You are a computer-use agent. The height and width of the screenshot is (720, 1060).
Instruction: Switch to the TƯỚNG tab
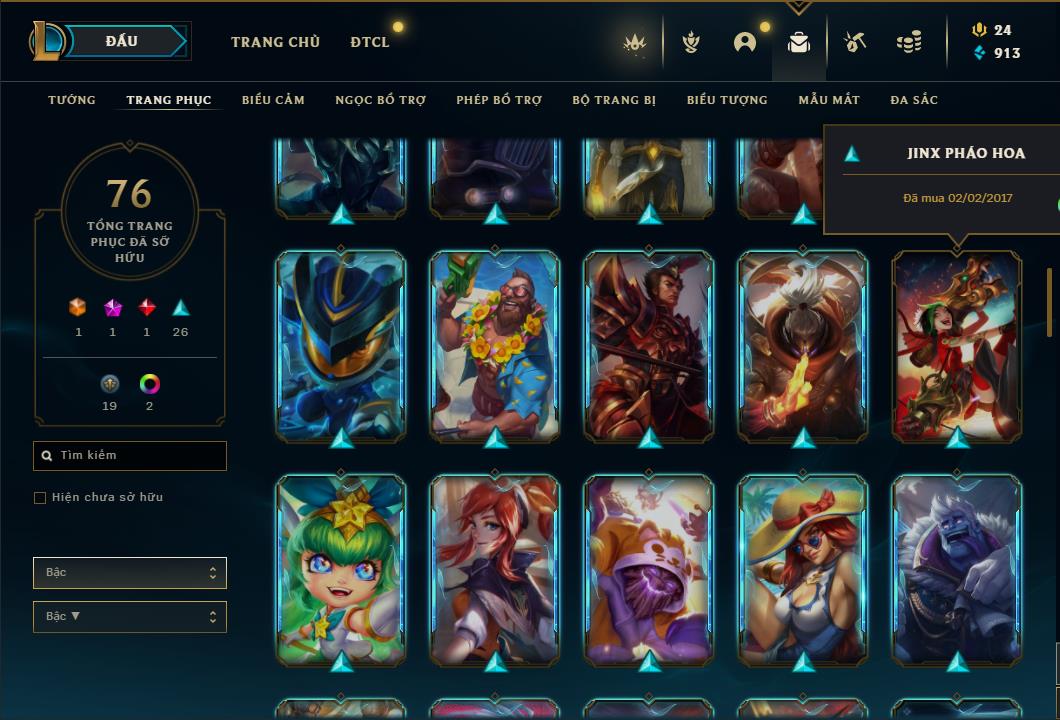(72, 100)
